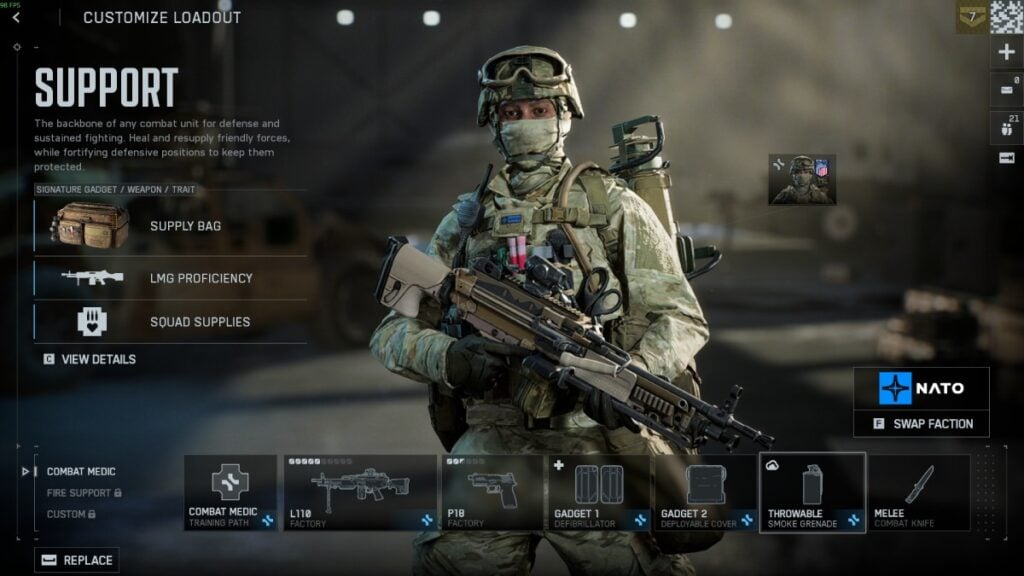Select the Melee Combat Knife slot
This screenshot has height=576, width=1024.
(919, 493)
